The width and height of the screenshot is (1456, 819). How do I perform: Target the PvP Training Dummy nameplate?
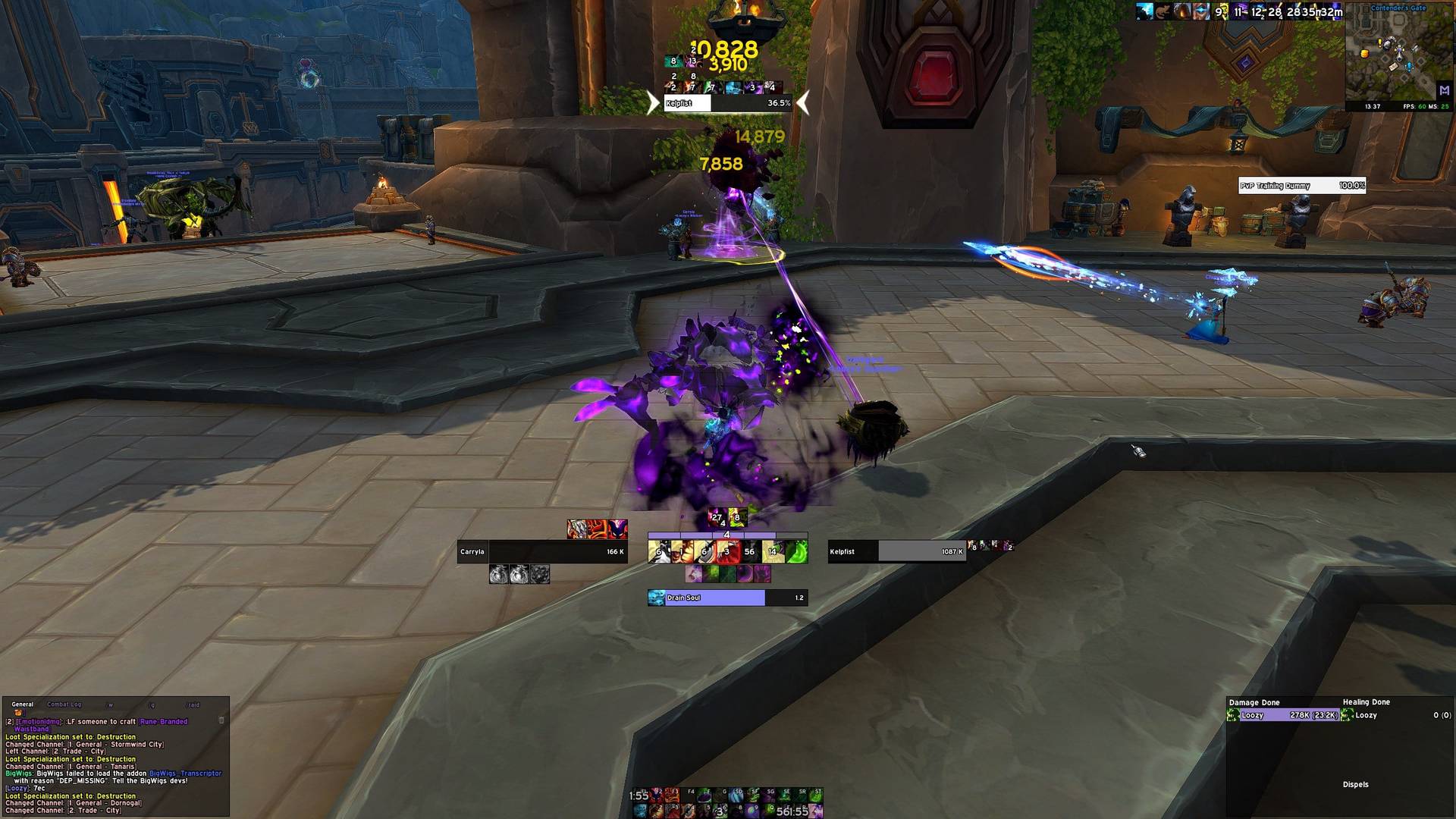pyautogui.click(x=1301, y=186)
